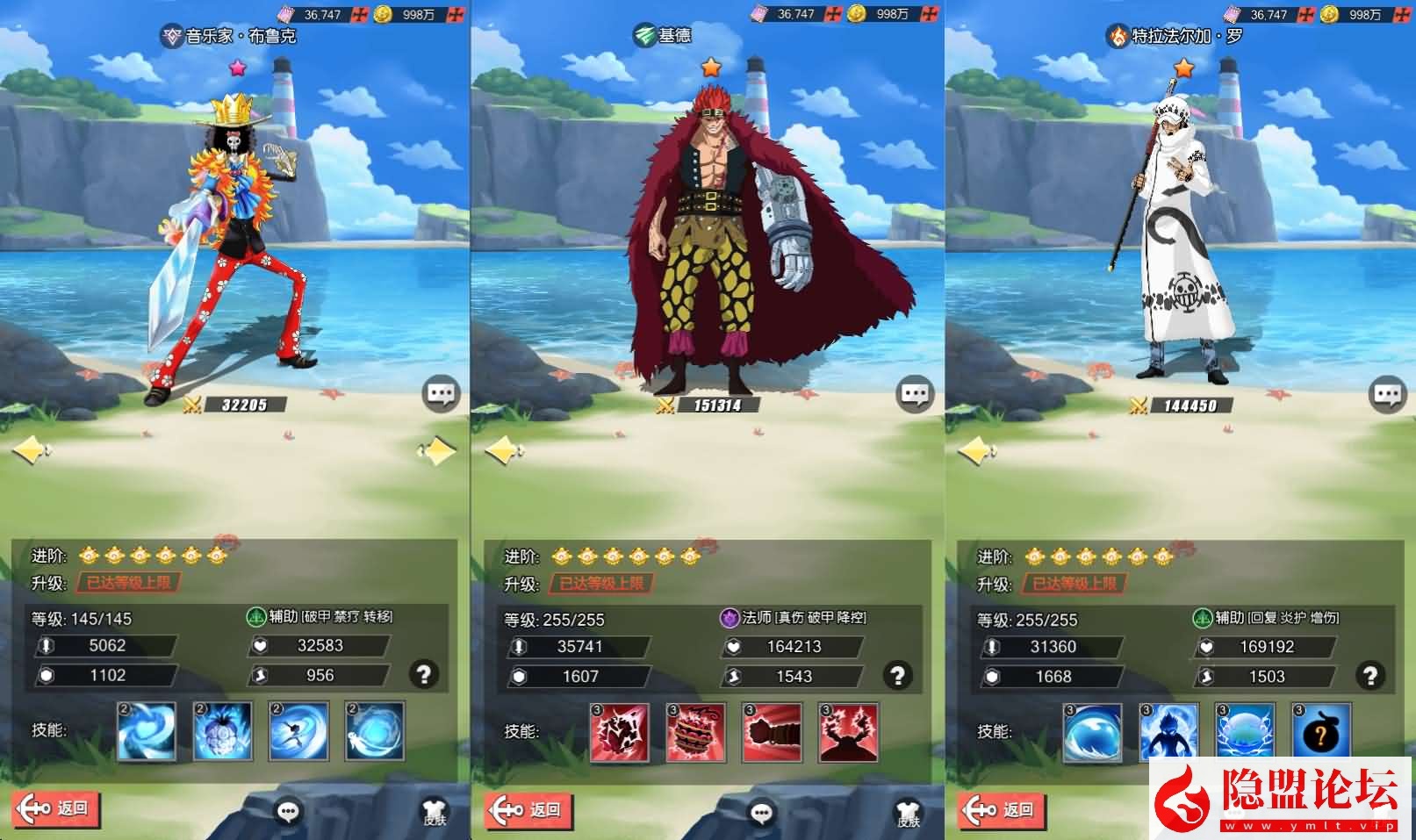Switch to the next hero after Brook

pyautogui.click(x=437, y=451)
